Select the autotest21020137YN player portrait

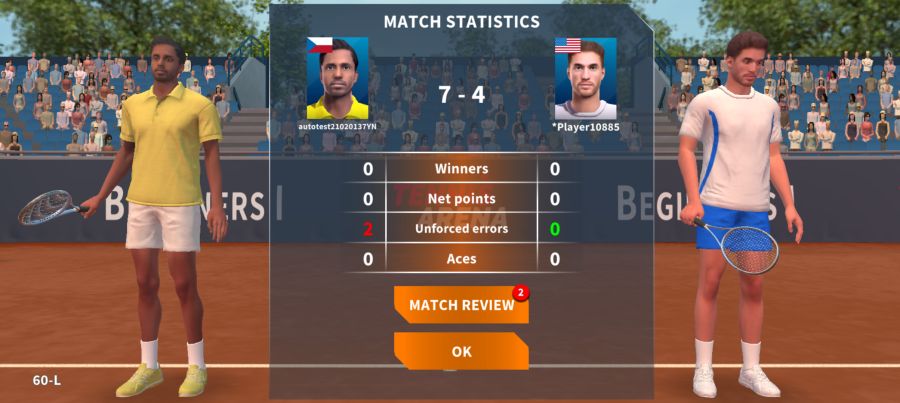click(x=337, y=79)
